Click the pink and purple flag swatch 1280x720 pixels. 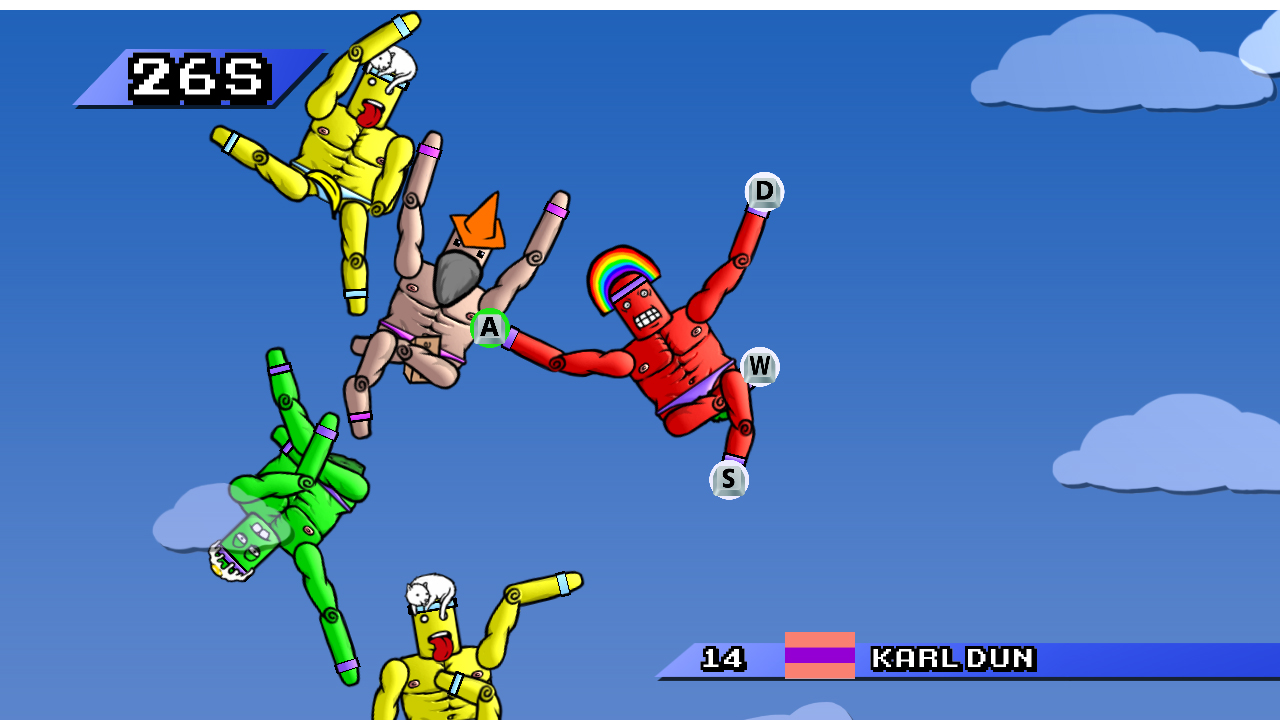click(x=820, y=660)
